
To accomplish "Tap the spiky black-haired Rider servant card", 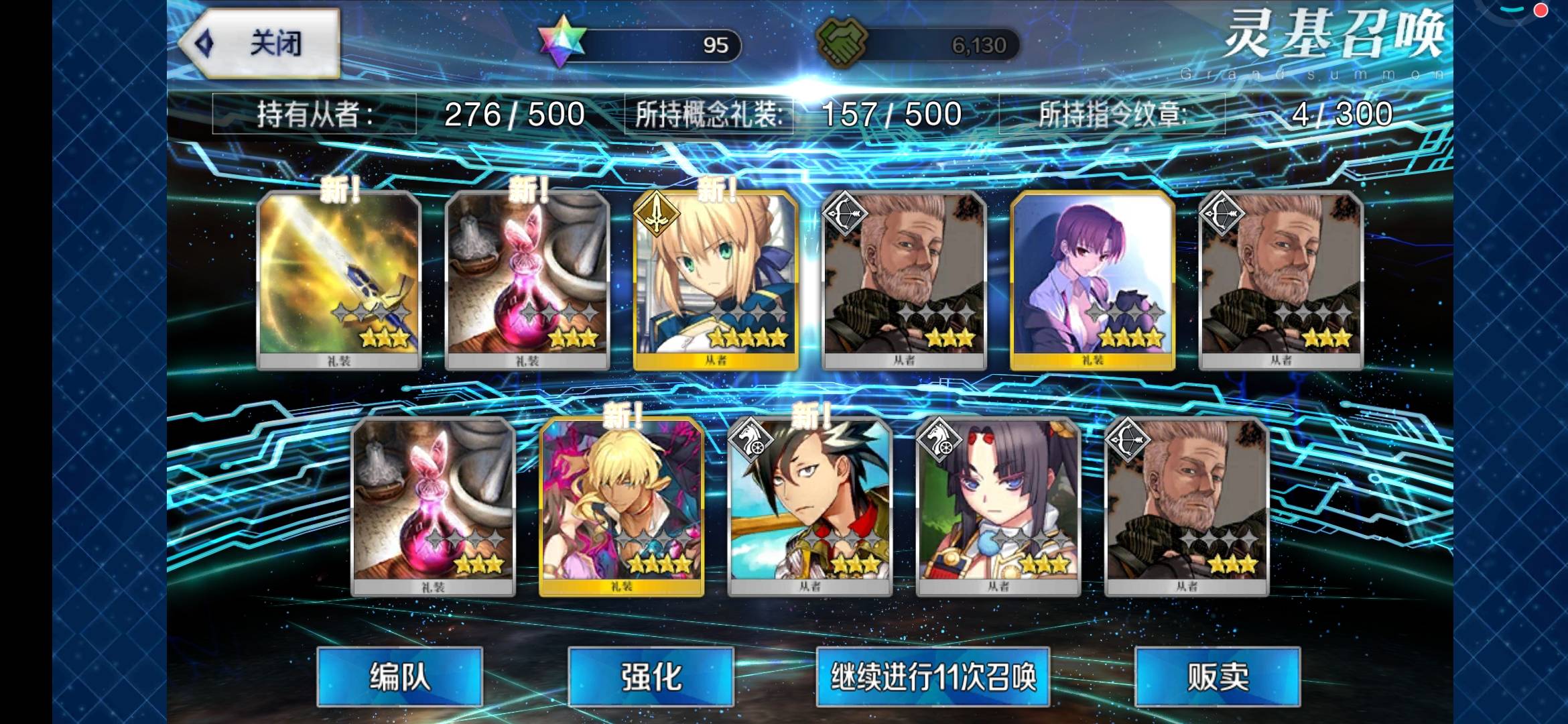I will (x=810, y=506).
